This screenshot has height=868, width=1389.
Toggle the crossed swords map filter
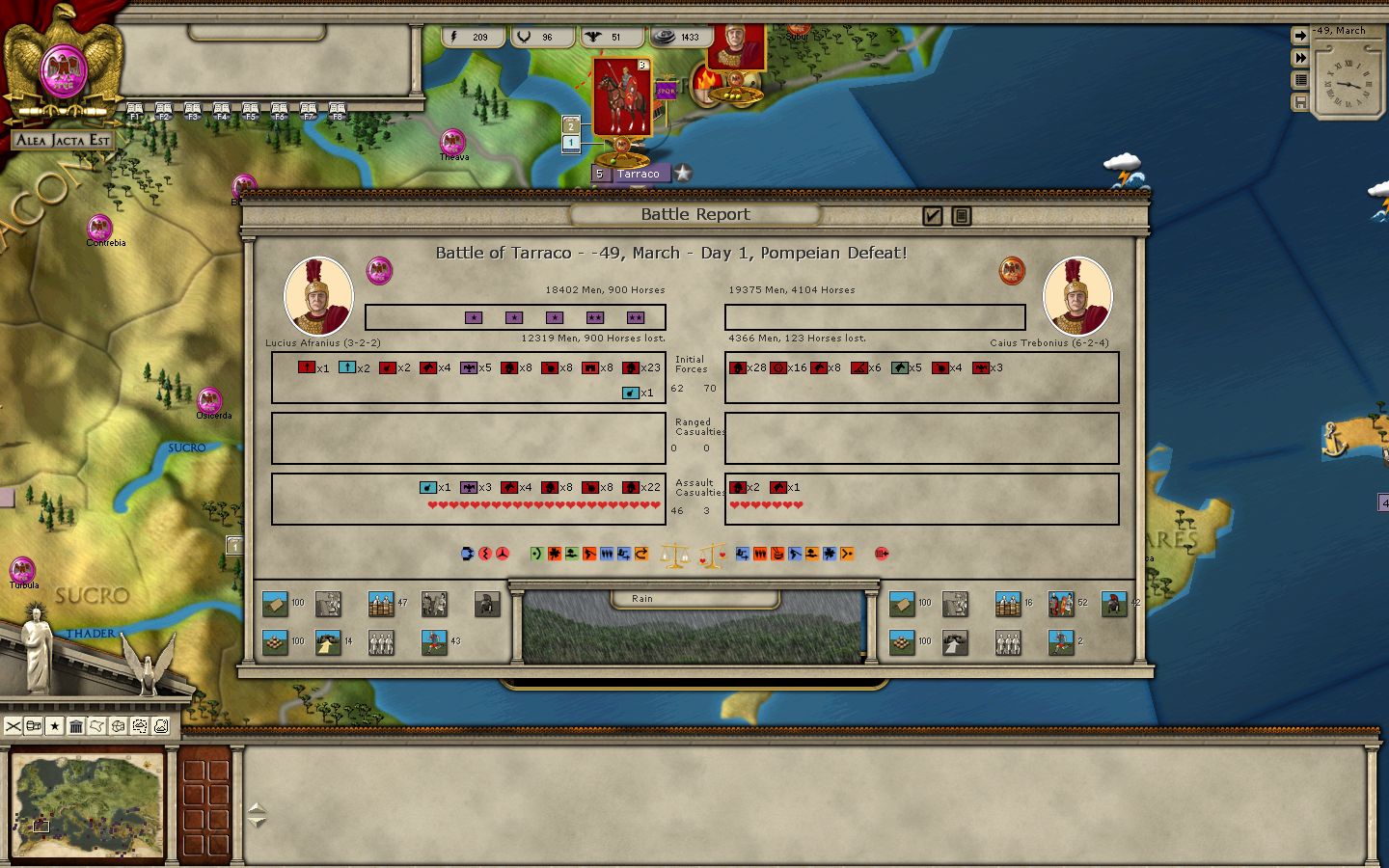click(x=13, y=726)
